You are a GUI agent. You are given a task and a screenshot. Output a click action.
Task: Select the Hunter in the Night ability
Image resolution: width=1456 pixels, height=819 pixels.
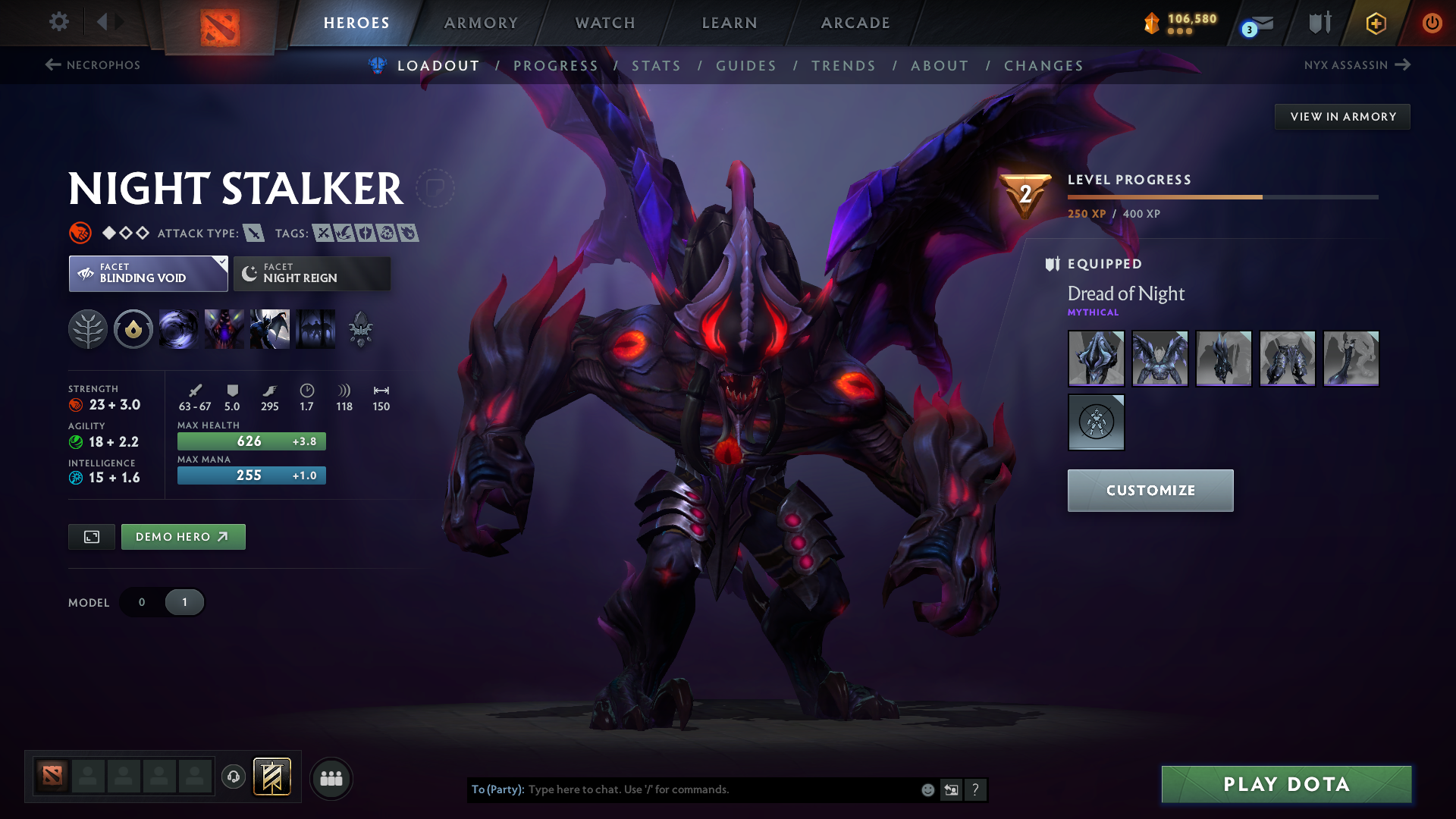[x=270, y=329]
